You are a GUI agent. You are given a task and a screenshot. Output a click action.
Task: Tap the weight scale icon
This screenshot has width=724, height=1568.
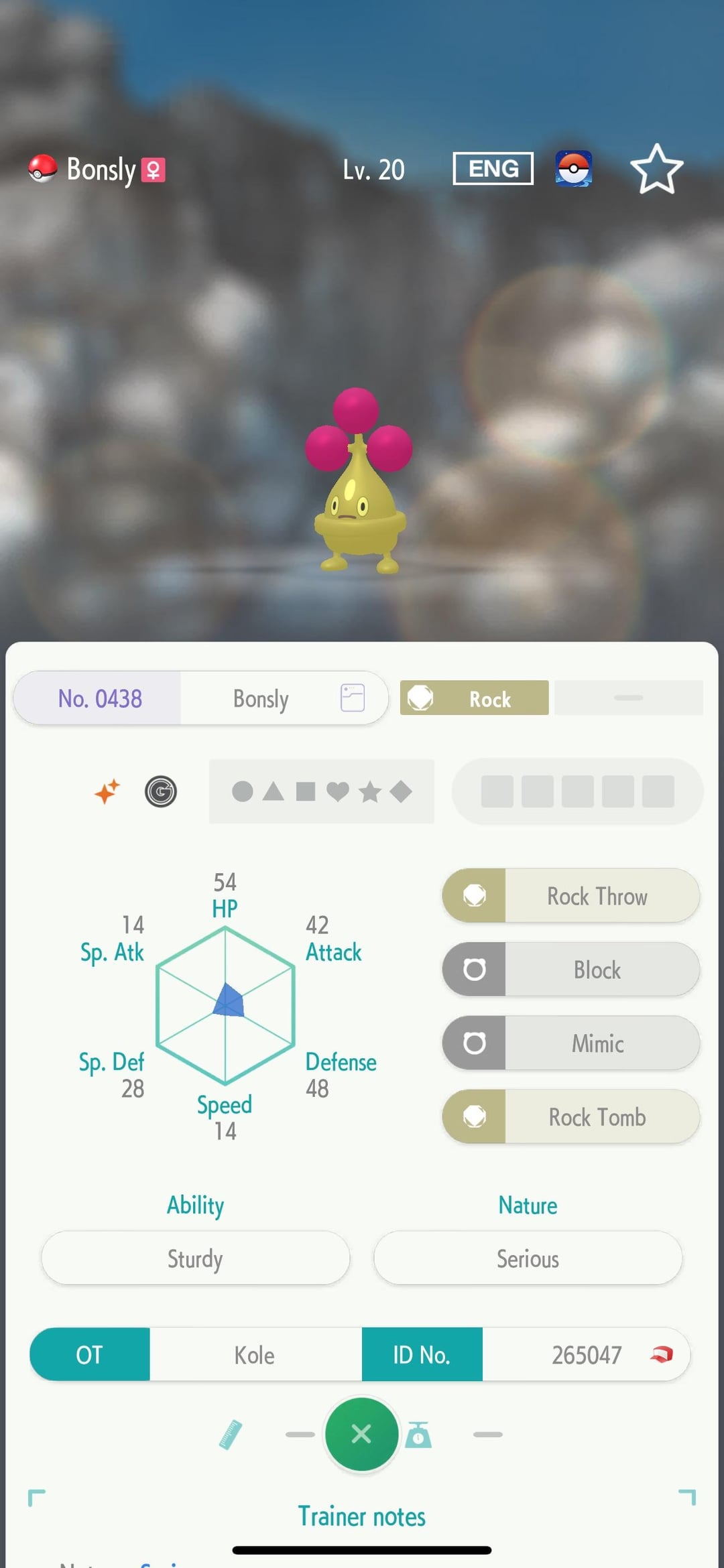pos(418,1435)
